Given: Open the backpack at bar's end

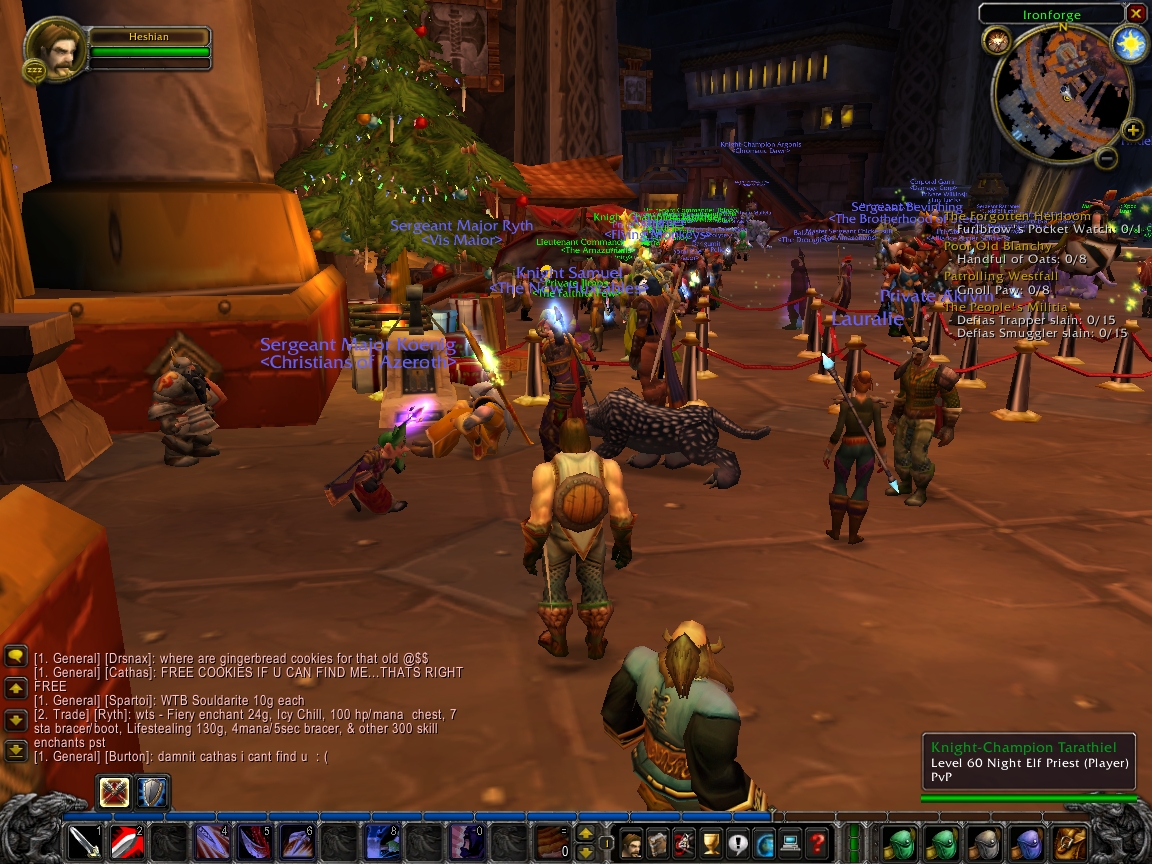Looking at the screenshot, I should 1070,843.
